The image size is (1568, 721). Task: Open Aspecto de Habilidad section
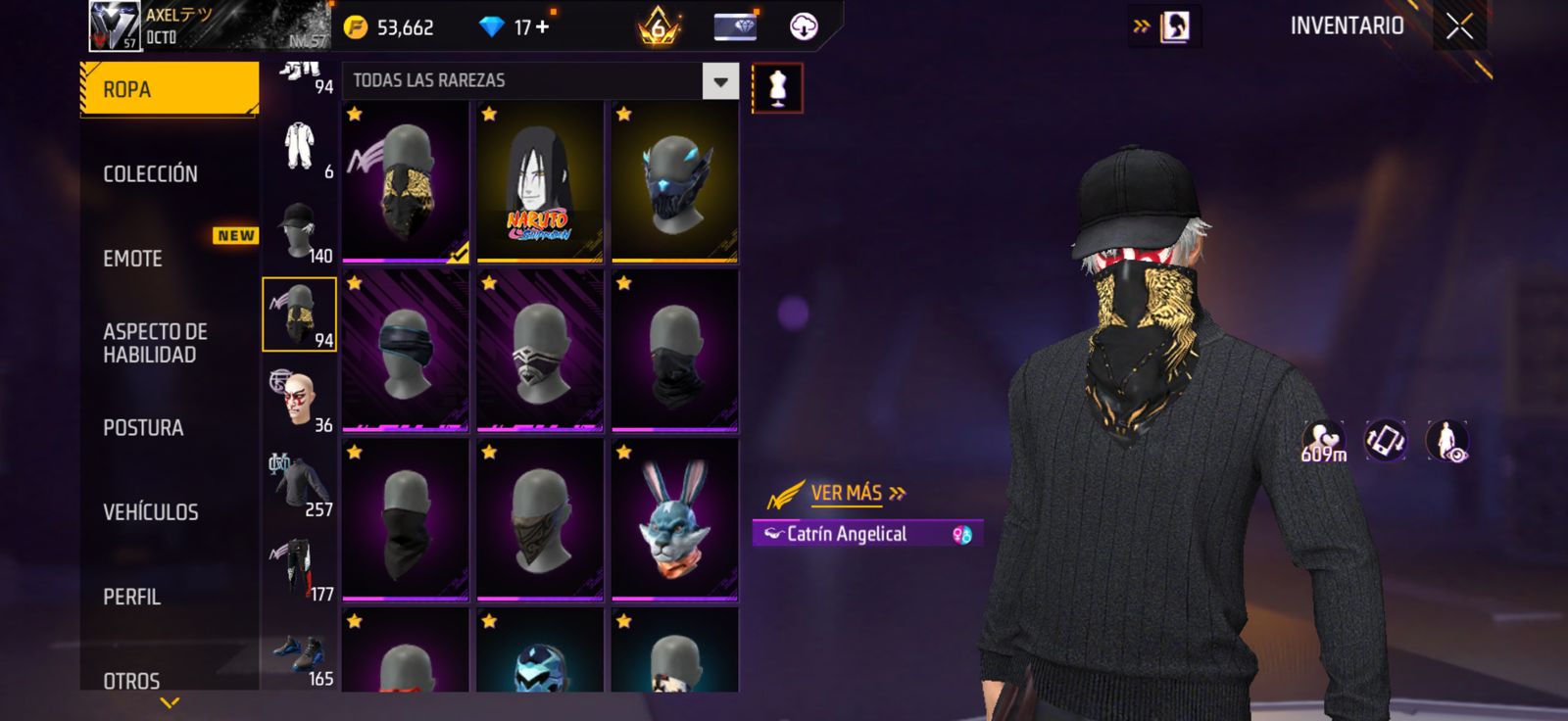click(155, 343)
